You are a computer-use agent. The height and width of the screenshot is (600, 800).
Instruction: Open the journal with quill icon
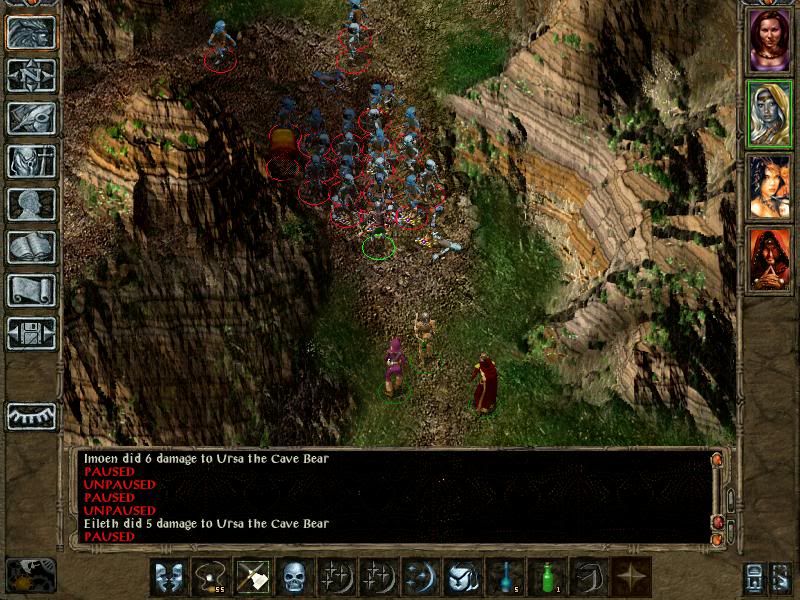(31, 118)
